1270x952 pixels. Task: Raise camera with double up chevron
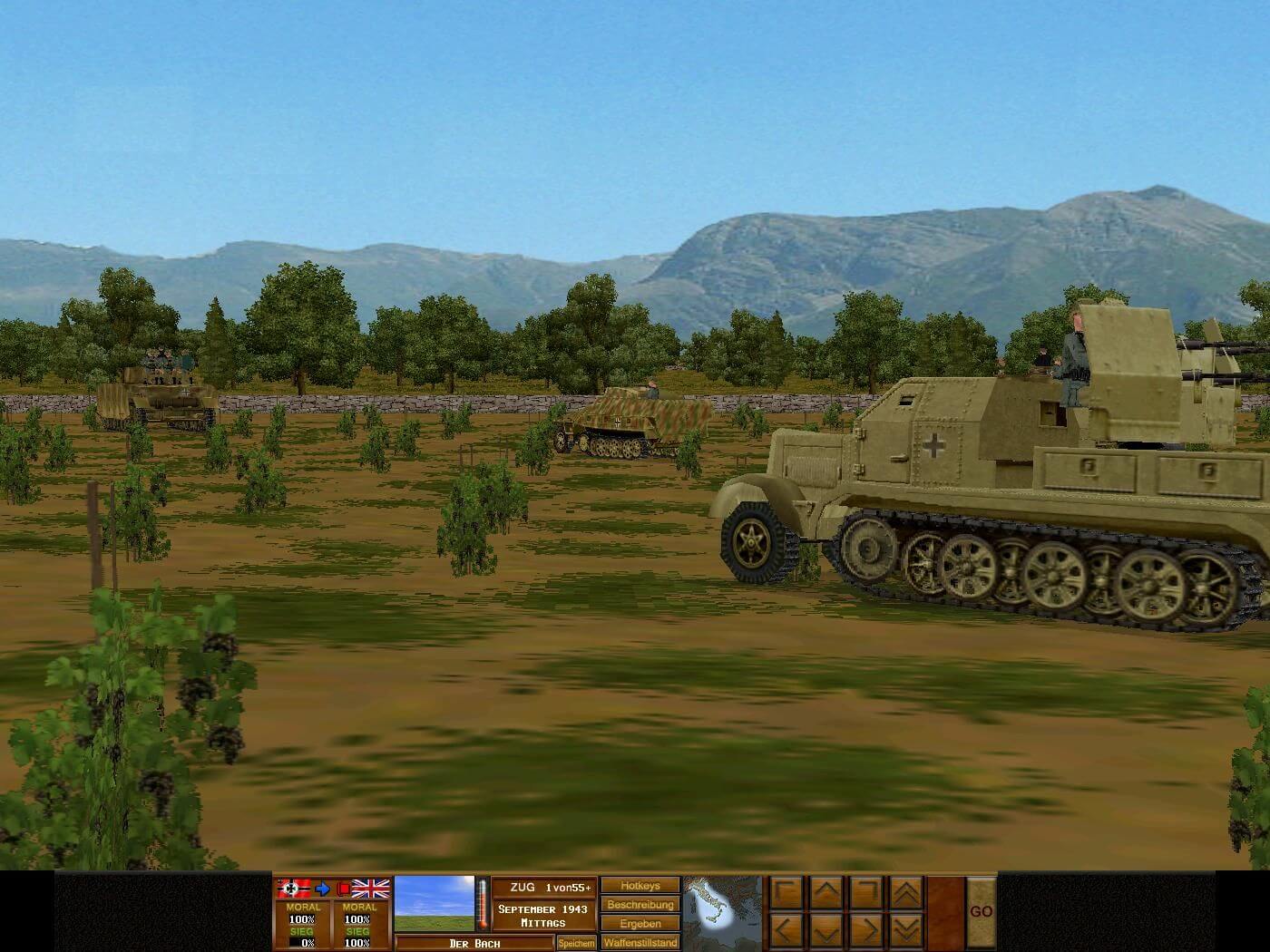(x=906, y=892)
